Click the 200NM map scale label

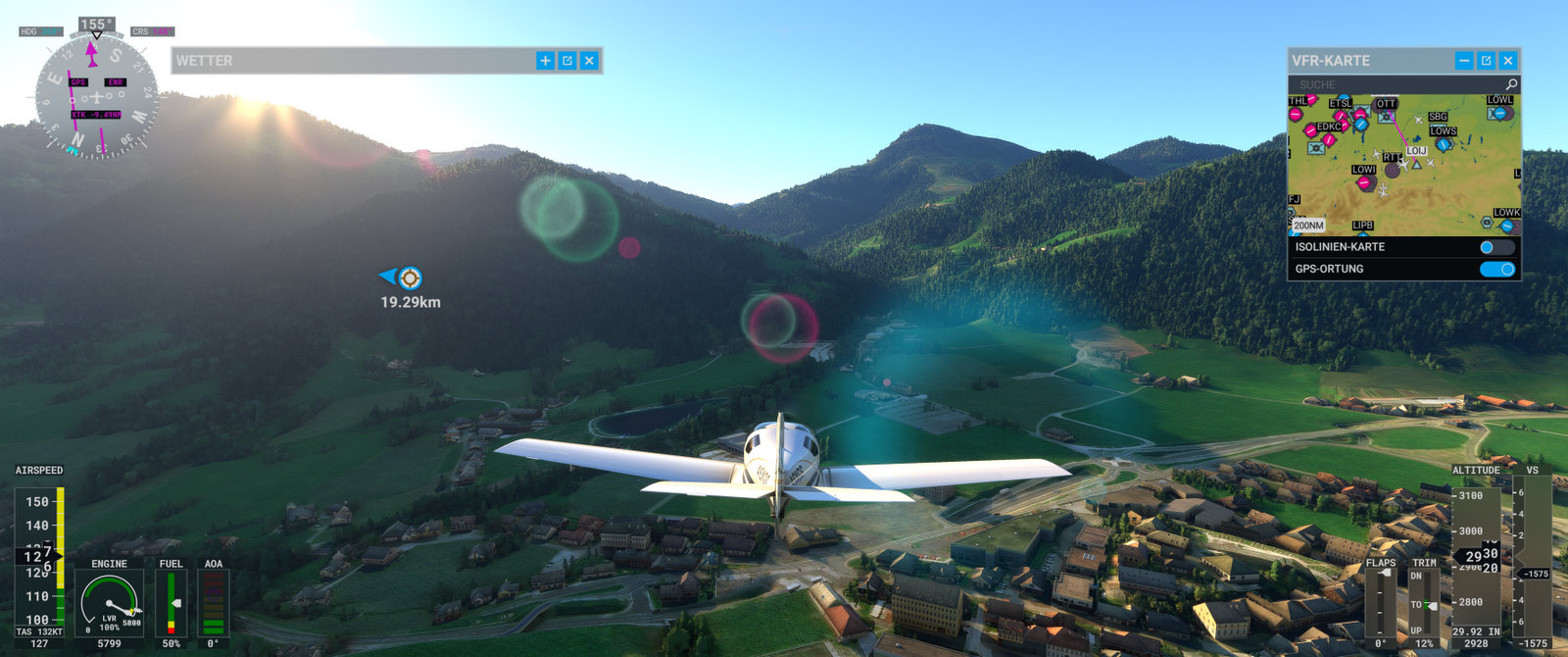point(1308,226)
